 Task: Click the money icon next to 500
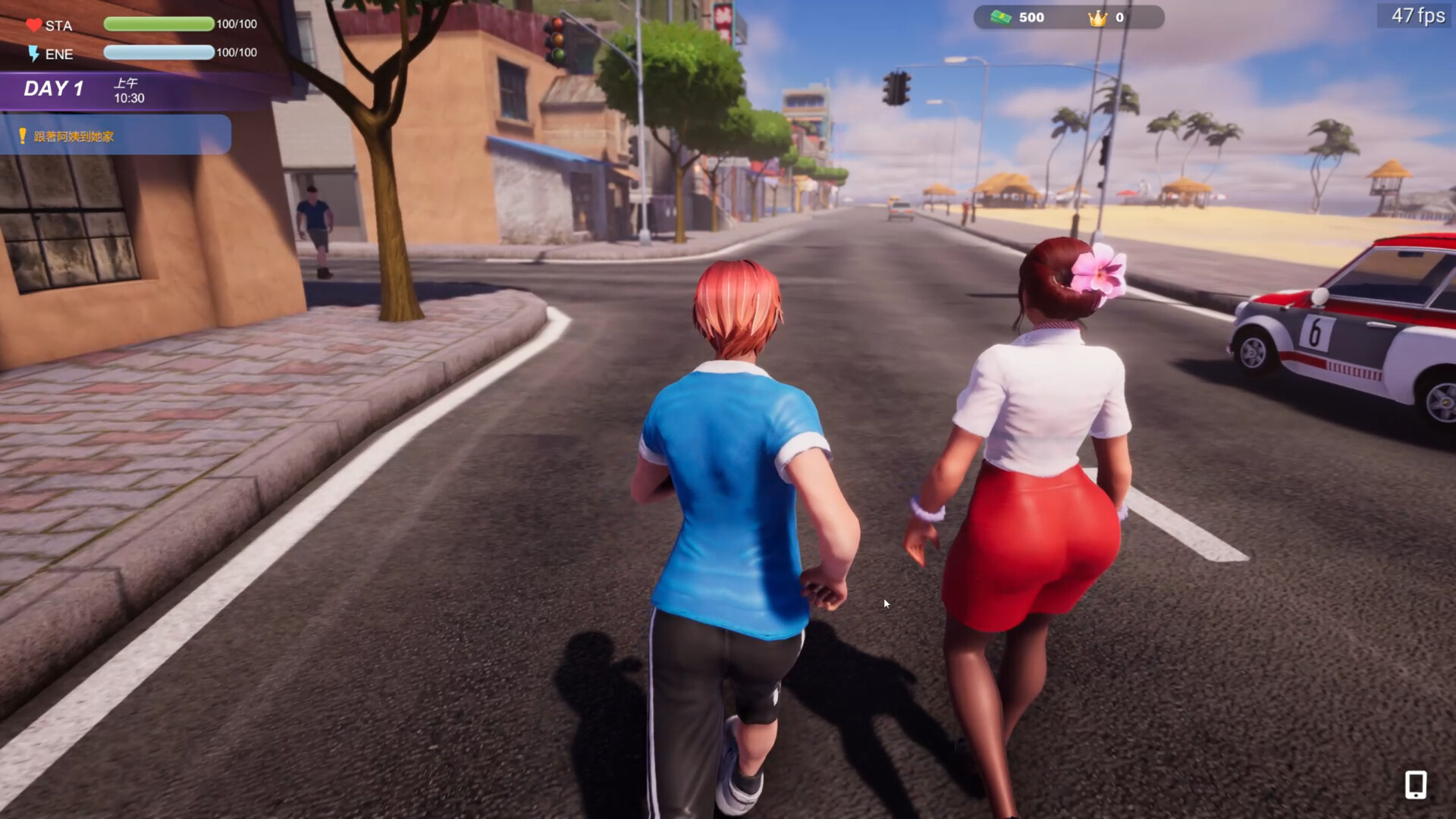[1002, 17]
